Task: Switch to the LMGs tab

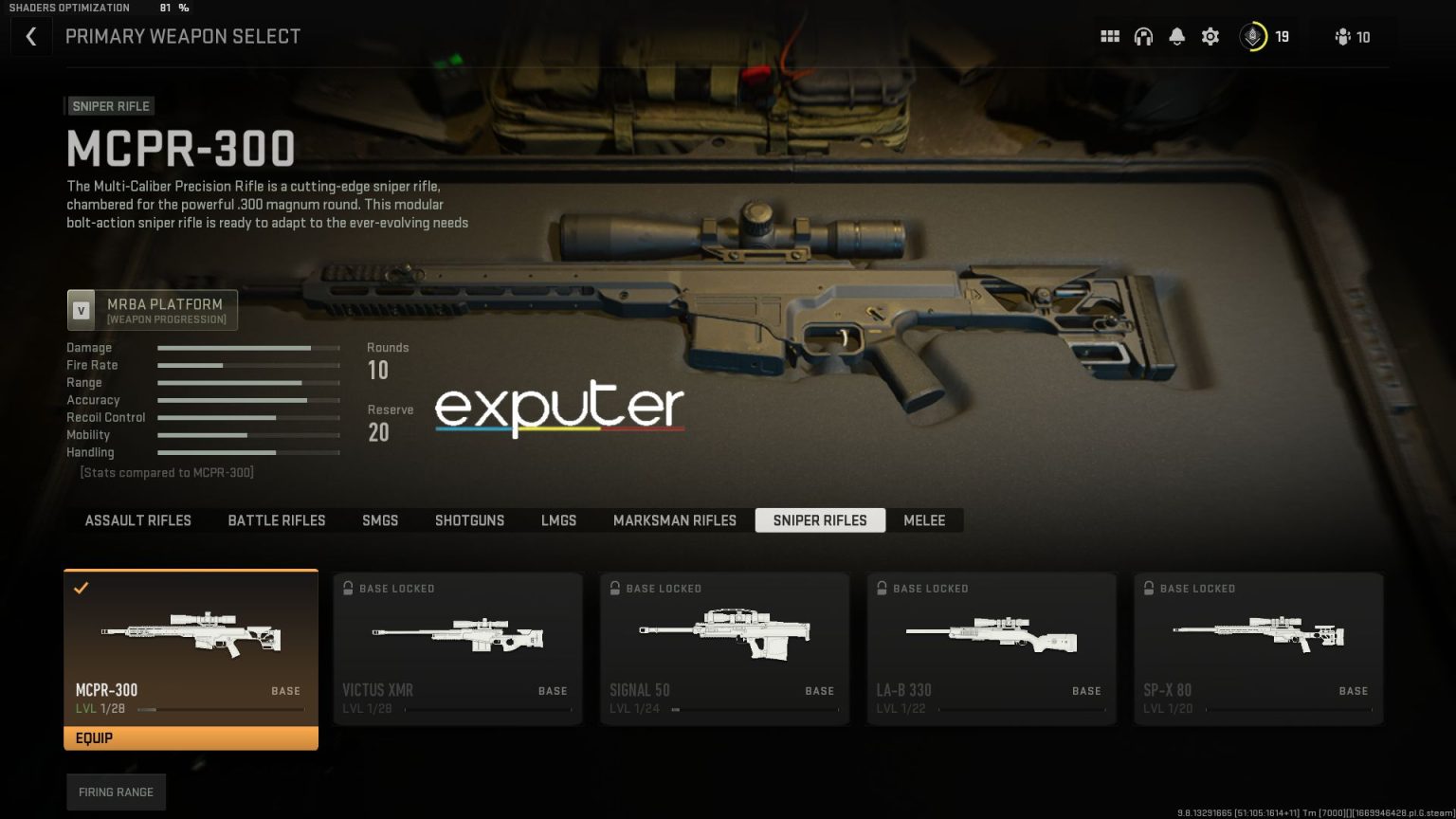Action: click(x=558, y=520)
